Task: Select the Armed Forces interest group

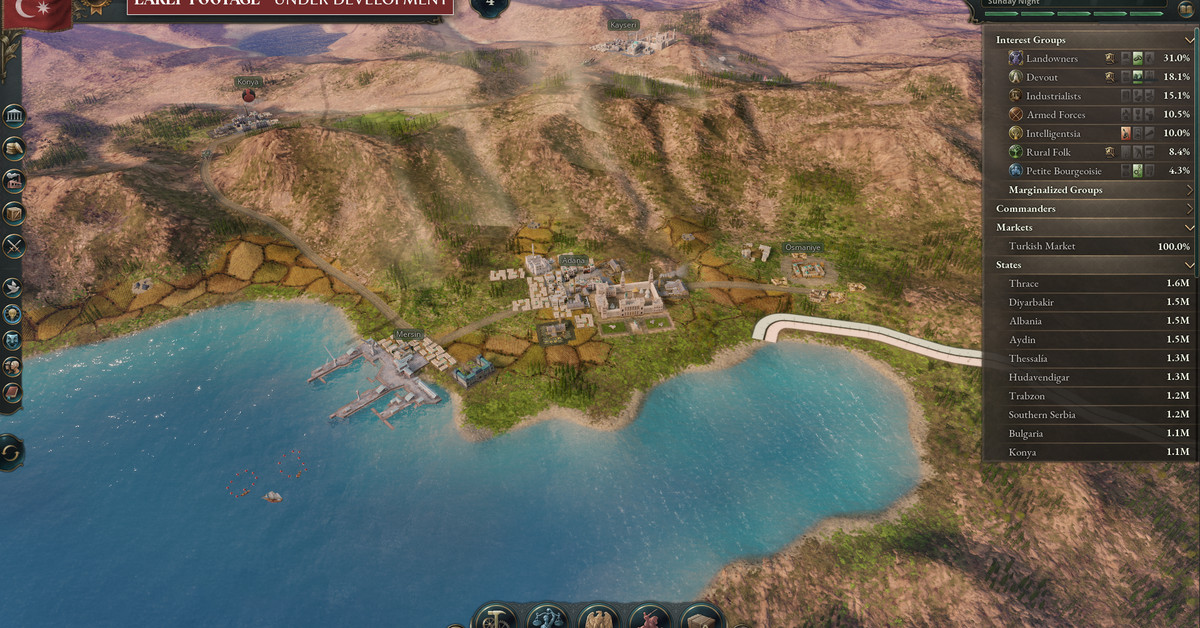Action: click(1056, 115)
